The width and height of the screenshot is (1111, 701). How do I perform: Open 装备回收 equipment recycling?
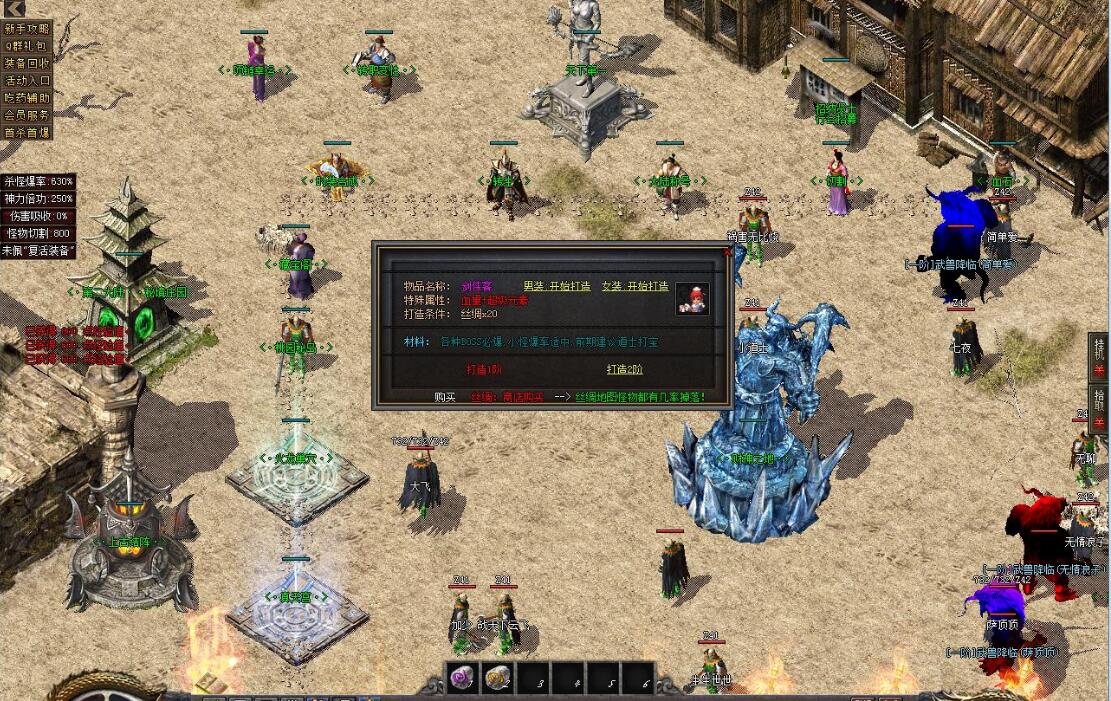point(26,63)
